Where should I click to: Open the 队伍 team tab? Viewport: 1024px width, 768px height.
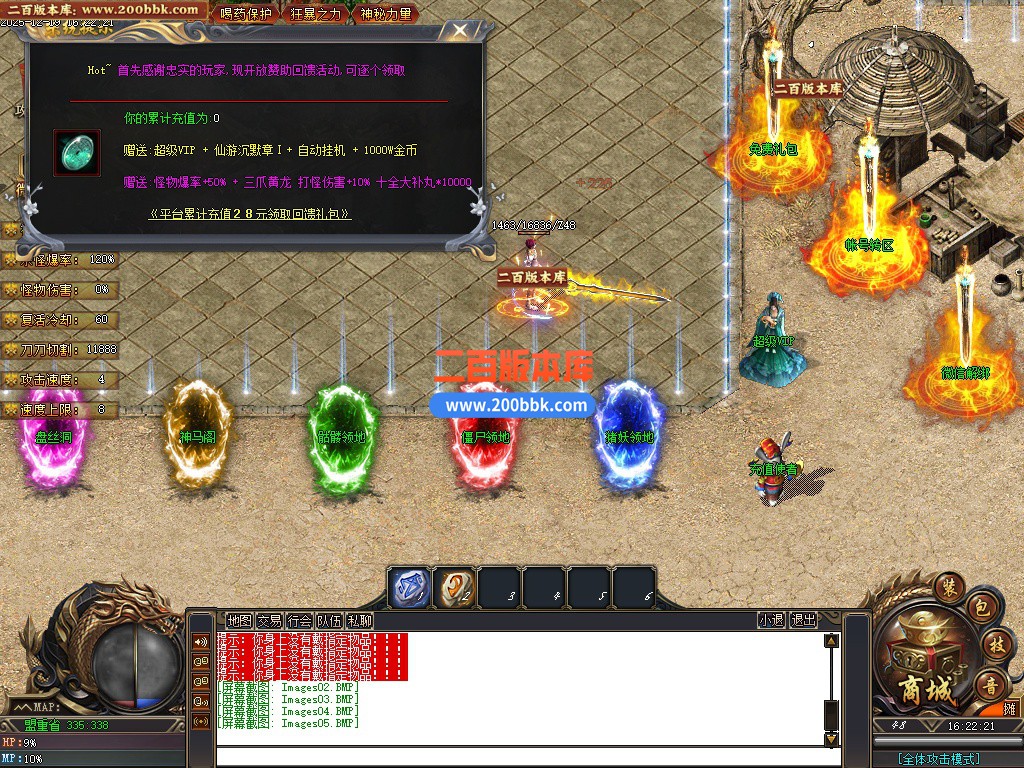coord(329,620)
